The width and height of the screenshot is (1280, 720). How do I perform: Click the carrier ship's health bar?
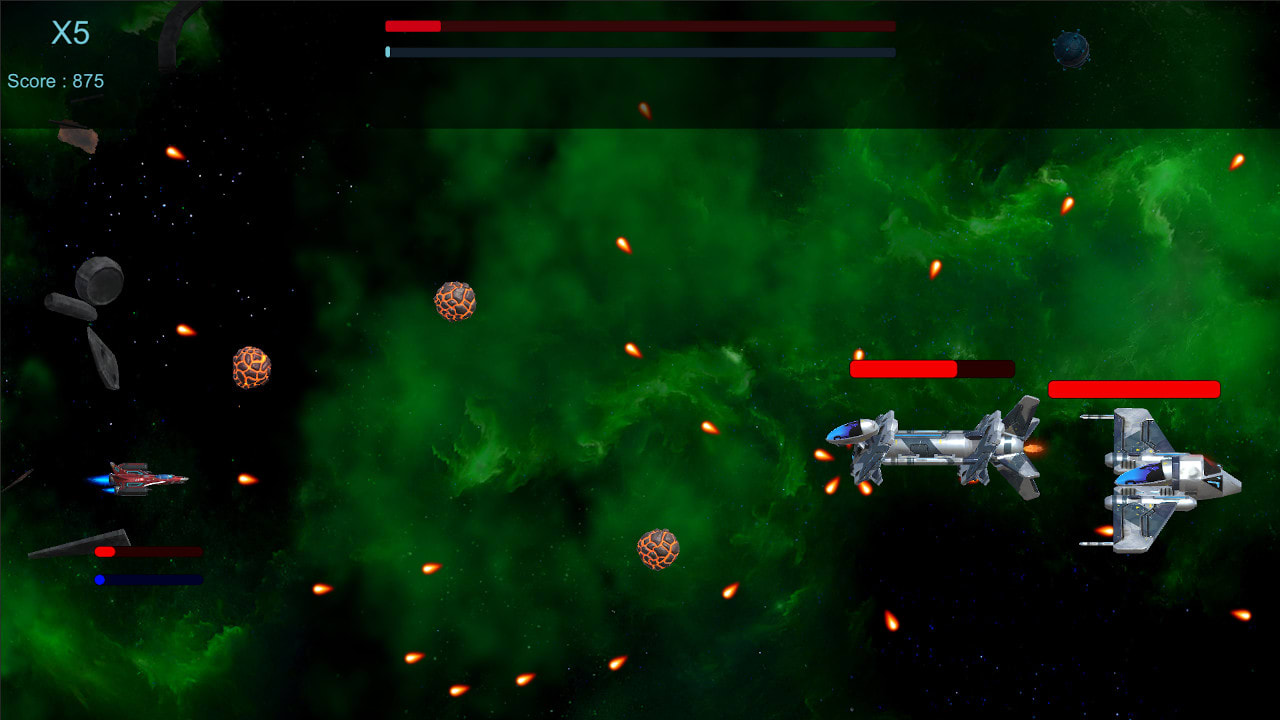click(x=930, y=367)
